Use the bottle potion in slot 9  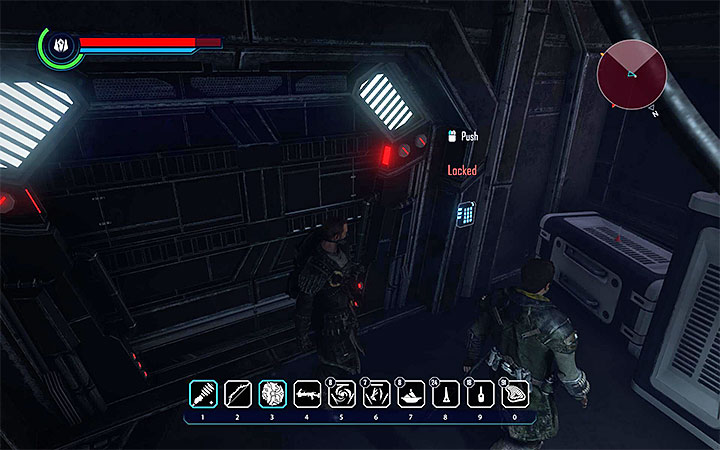coord(481,393)
